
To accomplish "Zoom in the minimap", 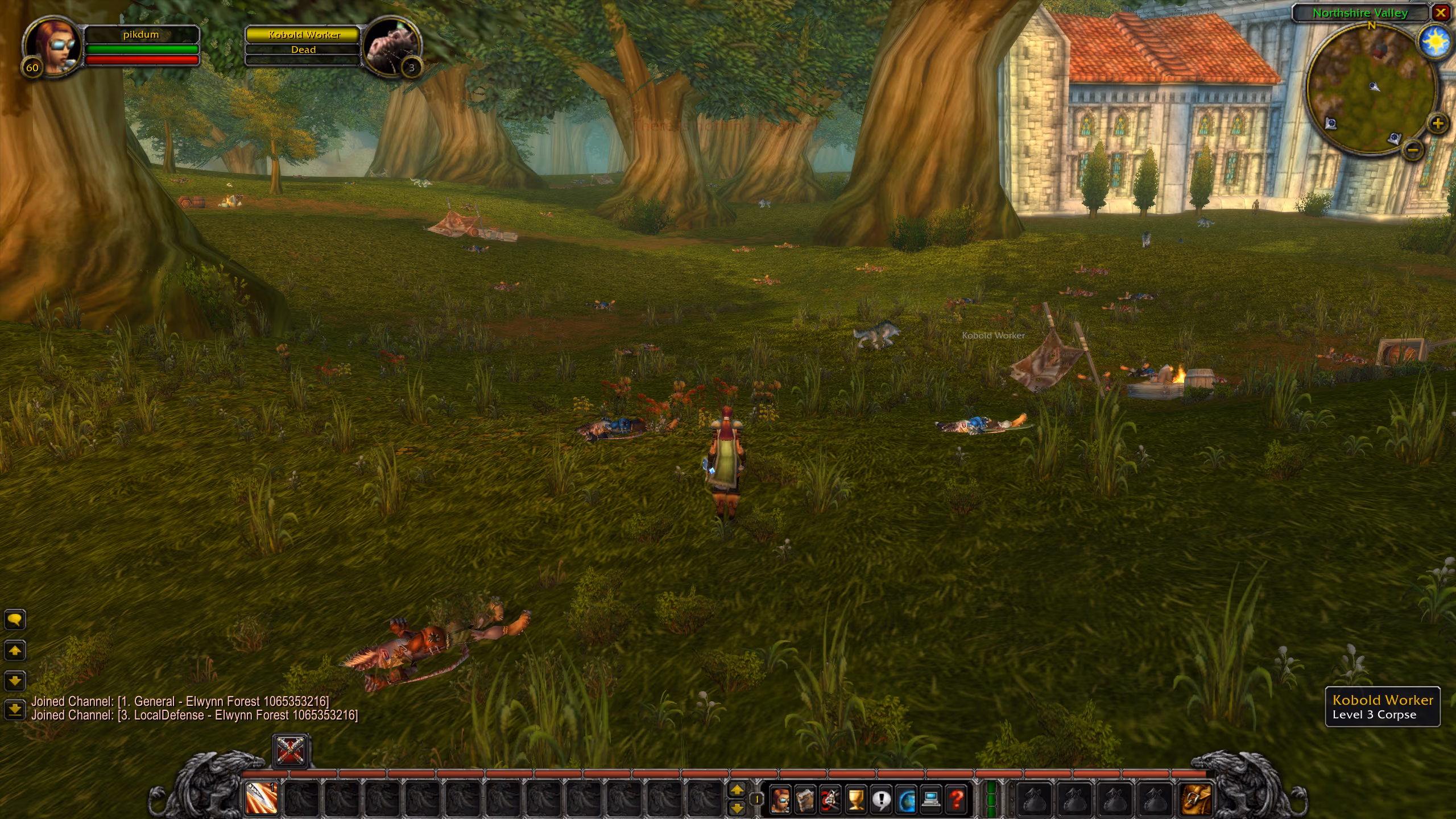I will 1438,123.
